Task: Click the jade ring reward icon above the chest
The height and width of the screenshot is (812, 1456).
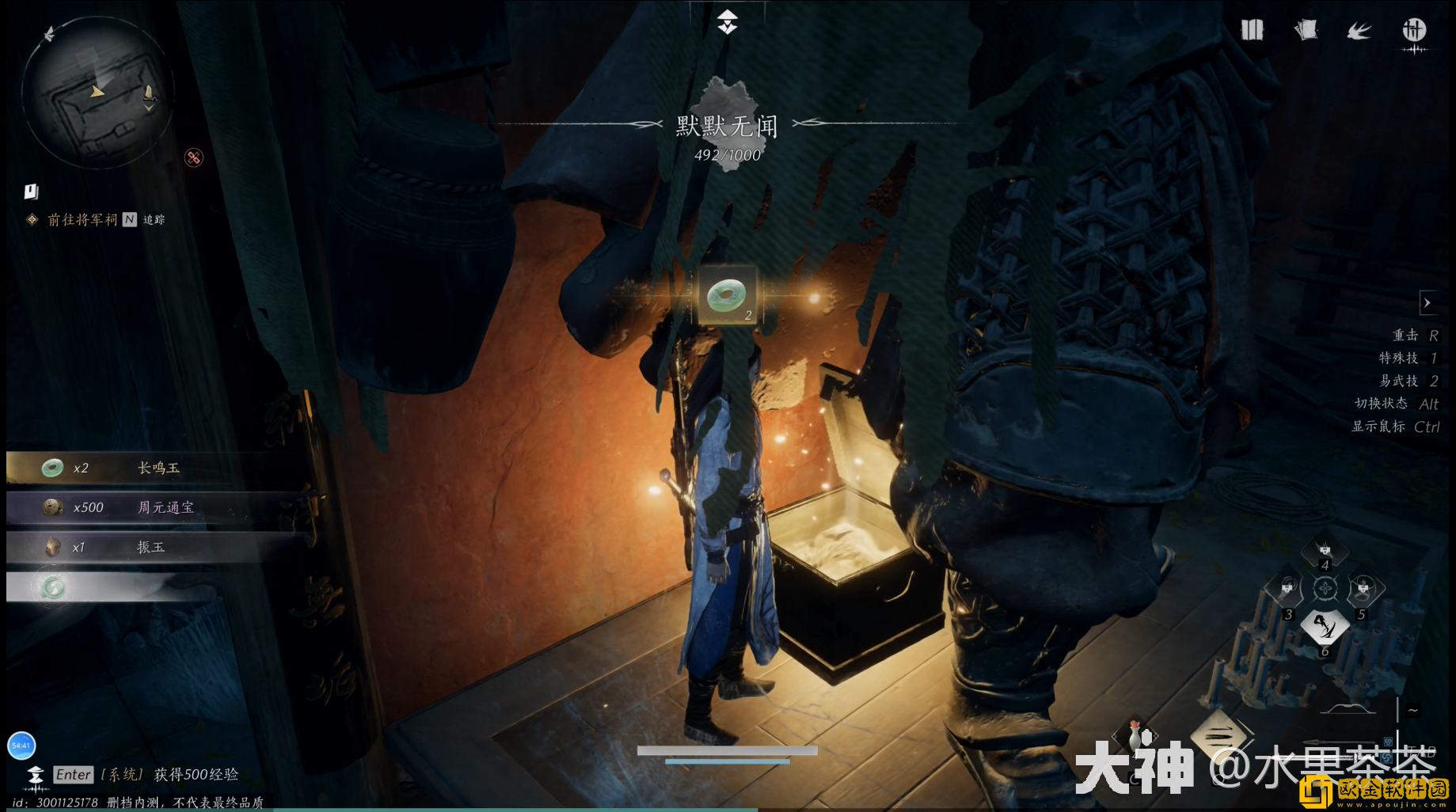Action: (727, 296)
